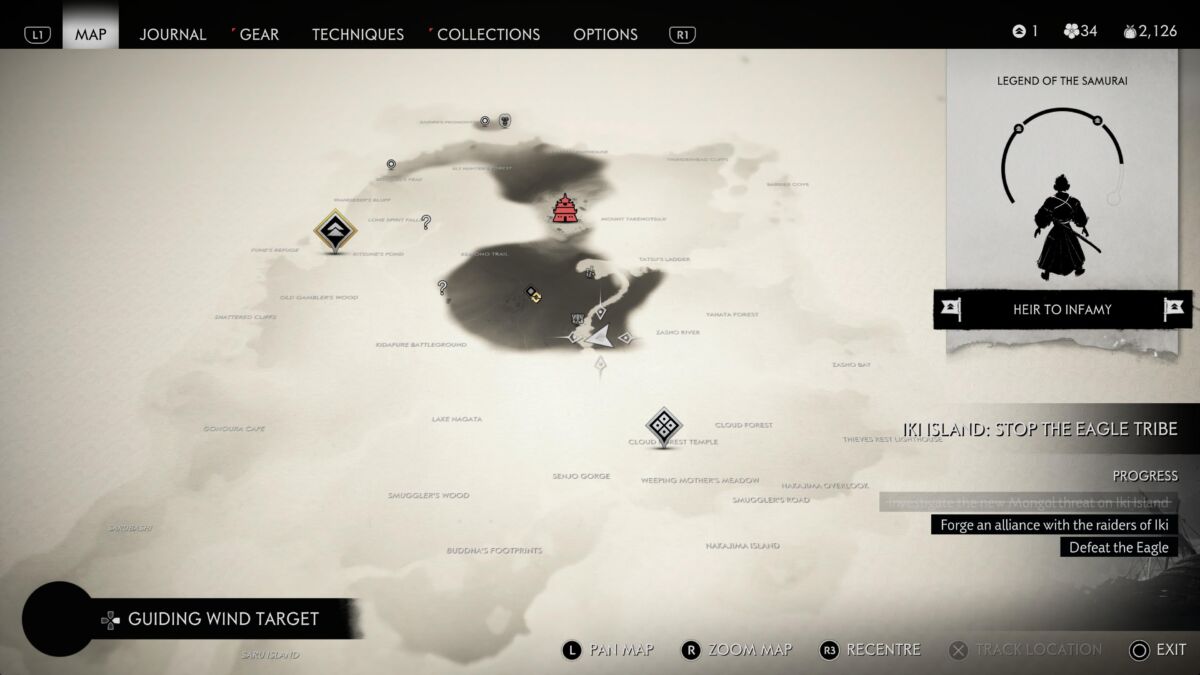Open the Heir to Infamy legend banner
This screenshot has height=675, width=1200.
[x=1062, y=310]
